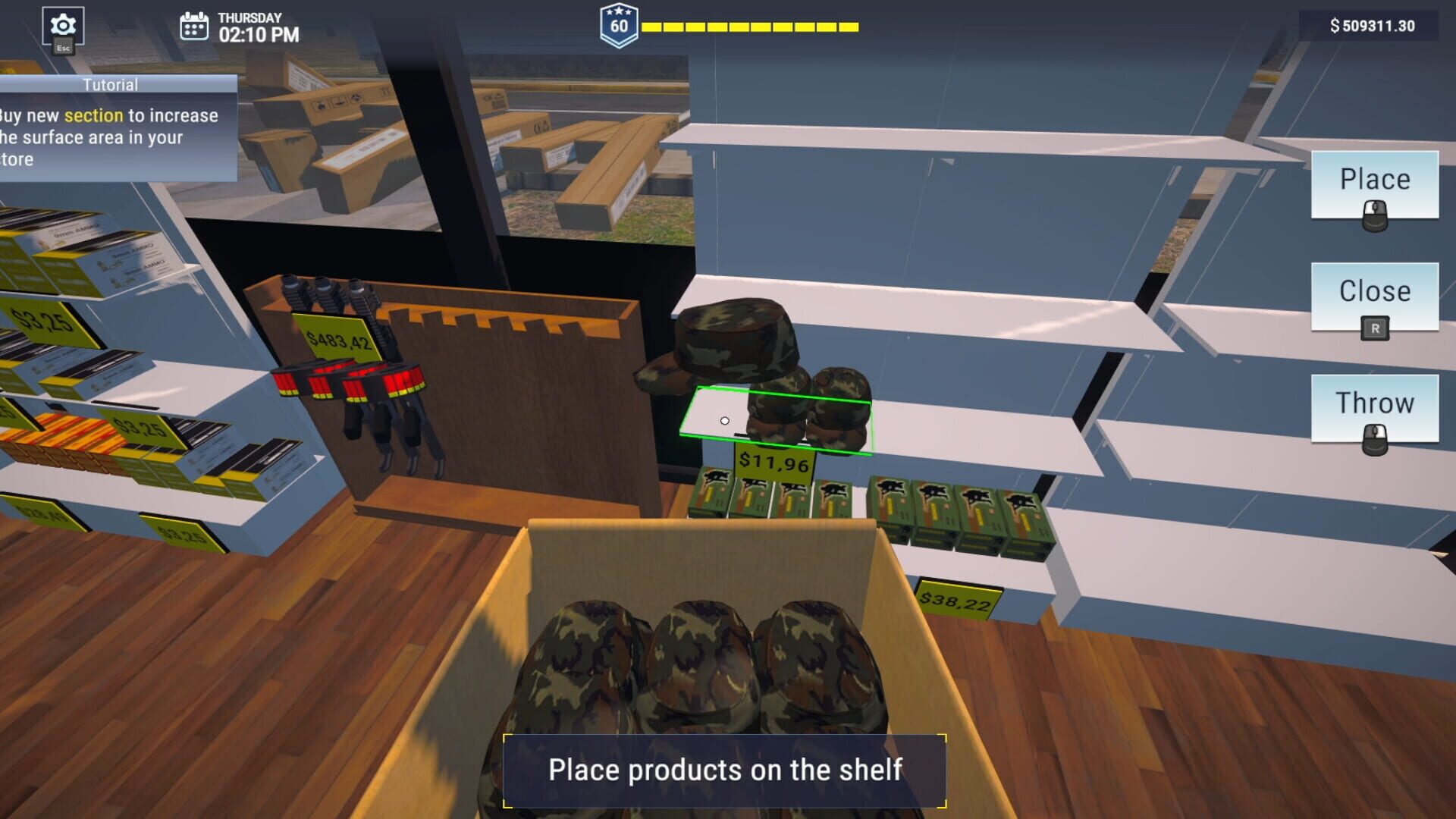Select the 'Place products on the shelf' prompt
The width and height of the screenshot is (1456, 819).
click(726, 769)
